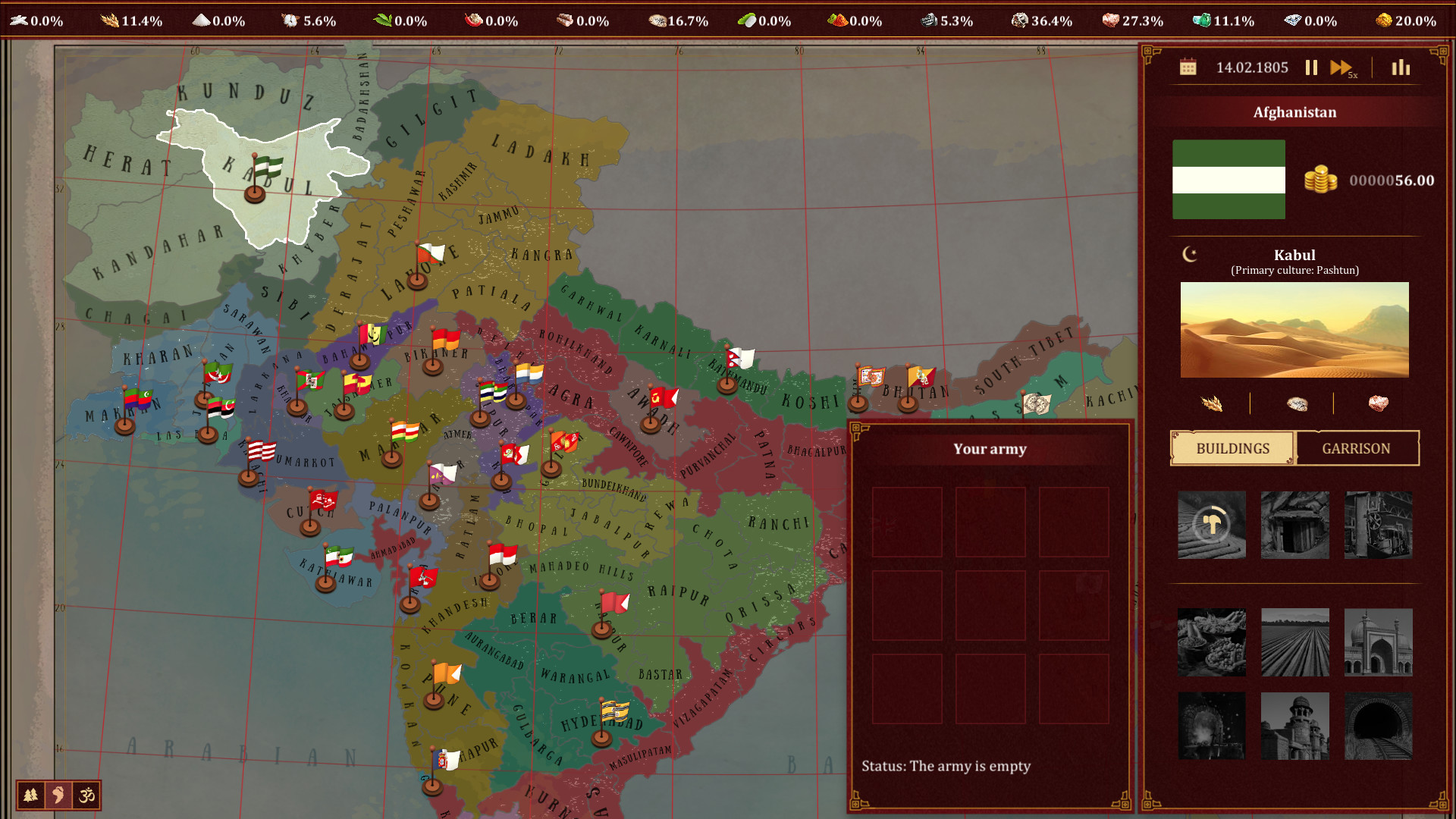Click the diamond resource icon showing 0.0%
The width and height of the screenshot is (1456, 819).
click(1292, 20)
